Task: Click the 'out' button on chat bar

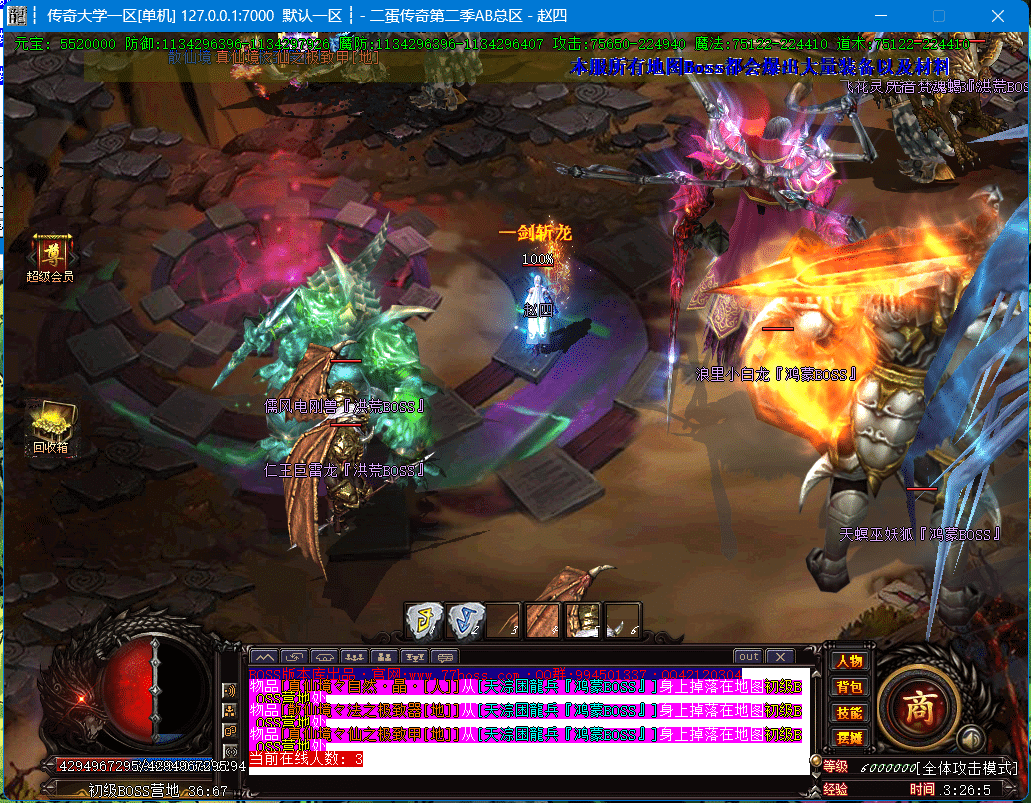Action: [x=749, y=657]
